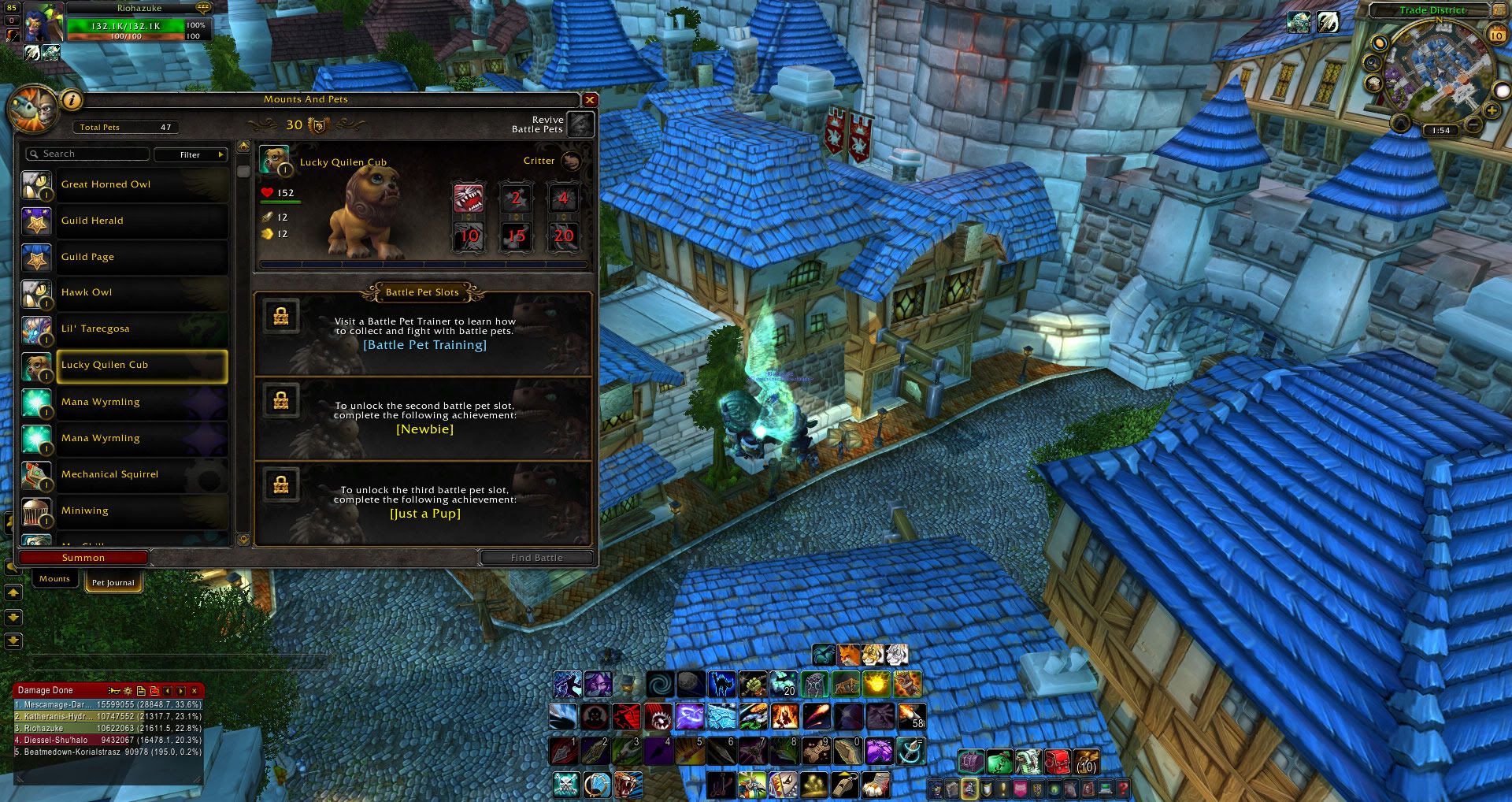This screenshot has height=802, width=1512.
Task: Open the Just a Pup achievement link
Action: click(x=424, y=514)
